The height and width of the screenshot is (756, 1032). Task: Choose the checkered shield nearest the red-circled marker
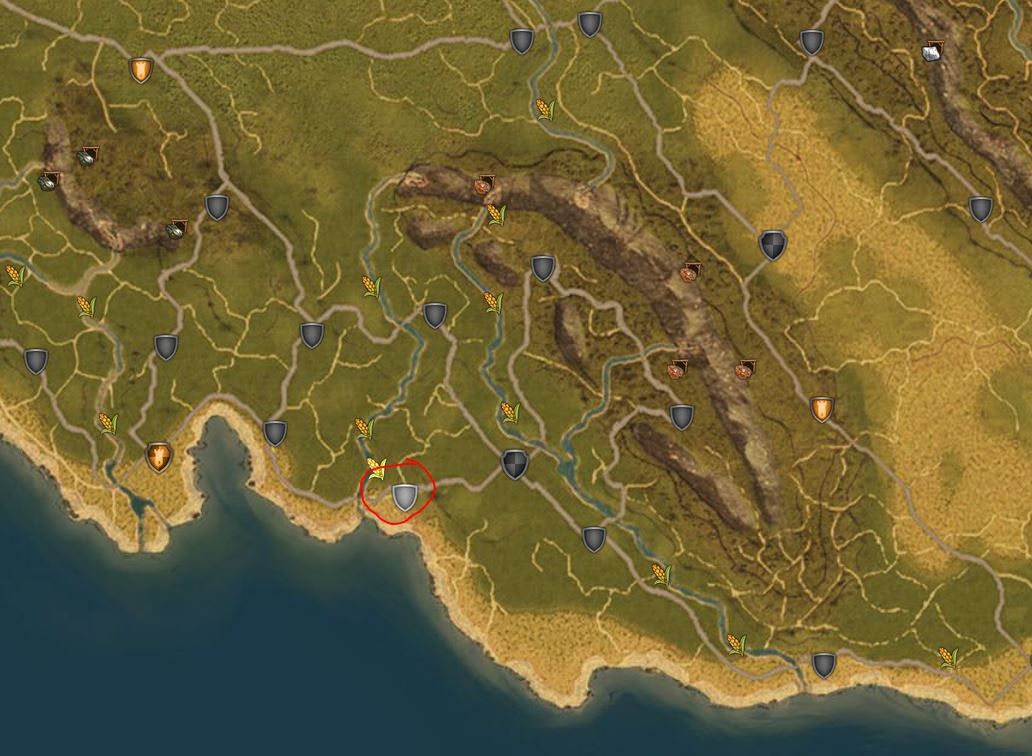point(514,464)
